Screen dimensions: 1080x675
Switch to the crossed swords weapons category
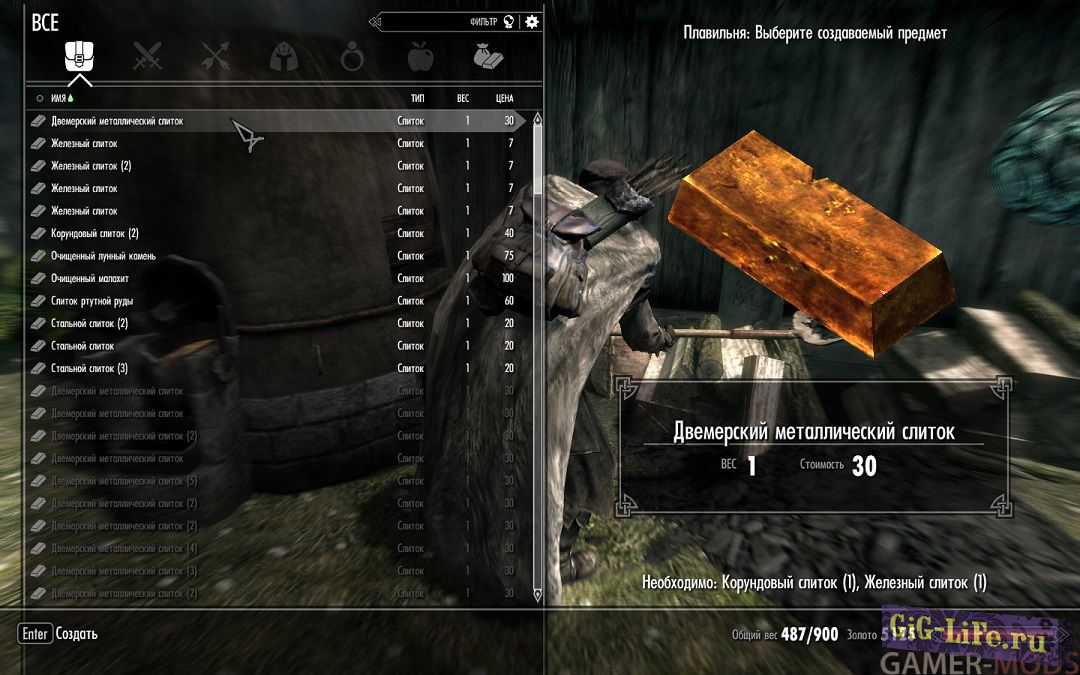[148, 56]
